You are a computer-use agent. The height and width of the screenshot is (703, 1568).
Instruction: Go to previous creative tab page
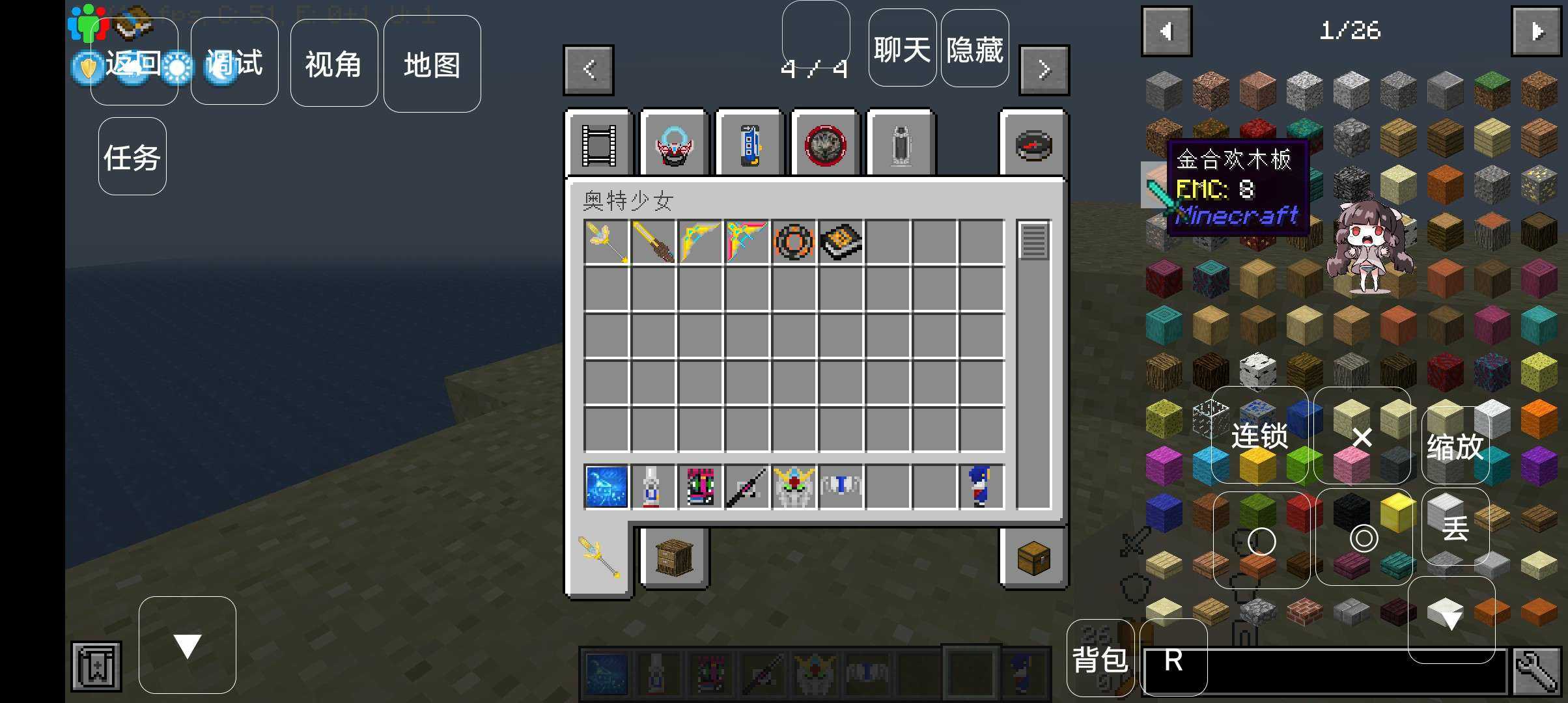pyautogui.click(x=589, y=70)
